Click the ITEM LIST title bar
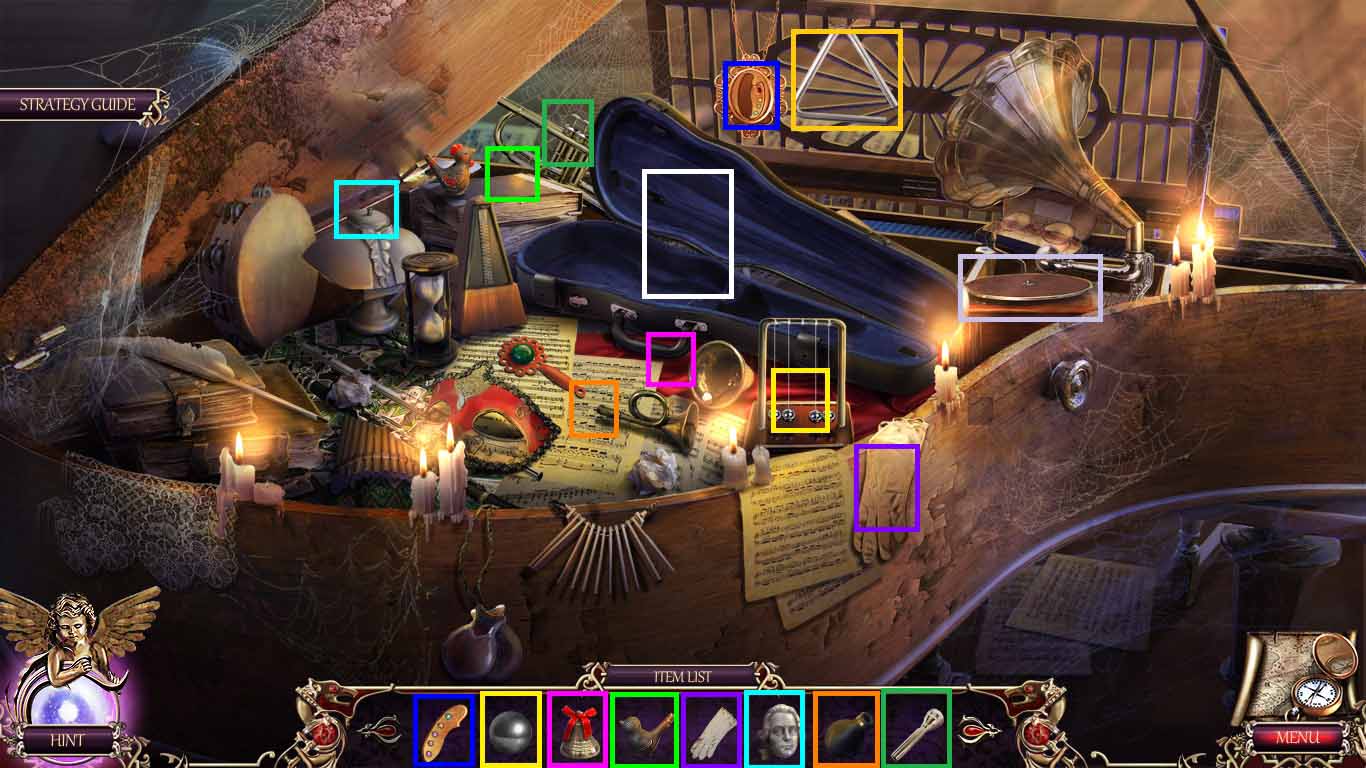The image size is (1366, 768). click(683, 676)
